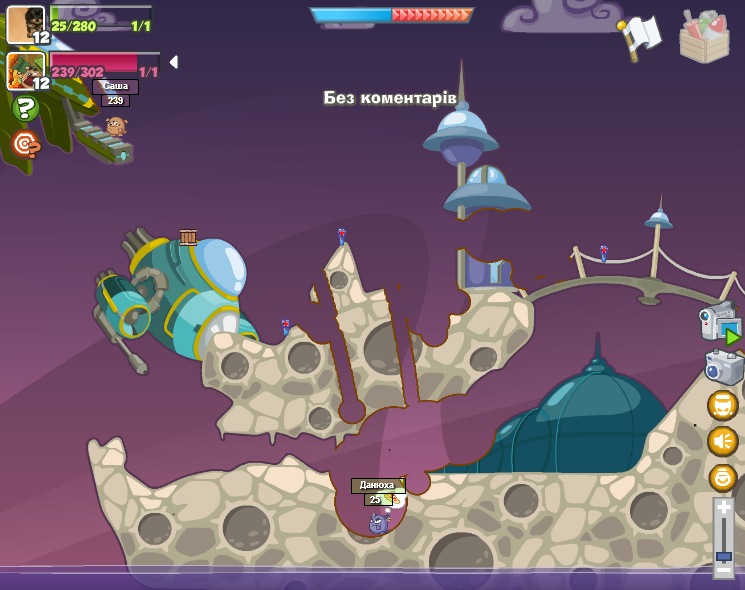The image size is (745, 590).
Task: Click the orange target hint icon
Action: pos(25,145)
